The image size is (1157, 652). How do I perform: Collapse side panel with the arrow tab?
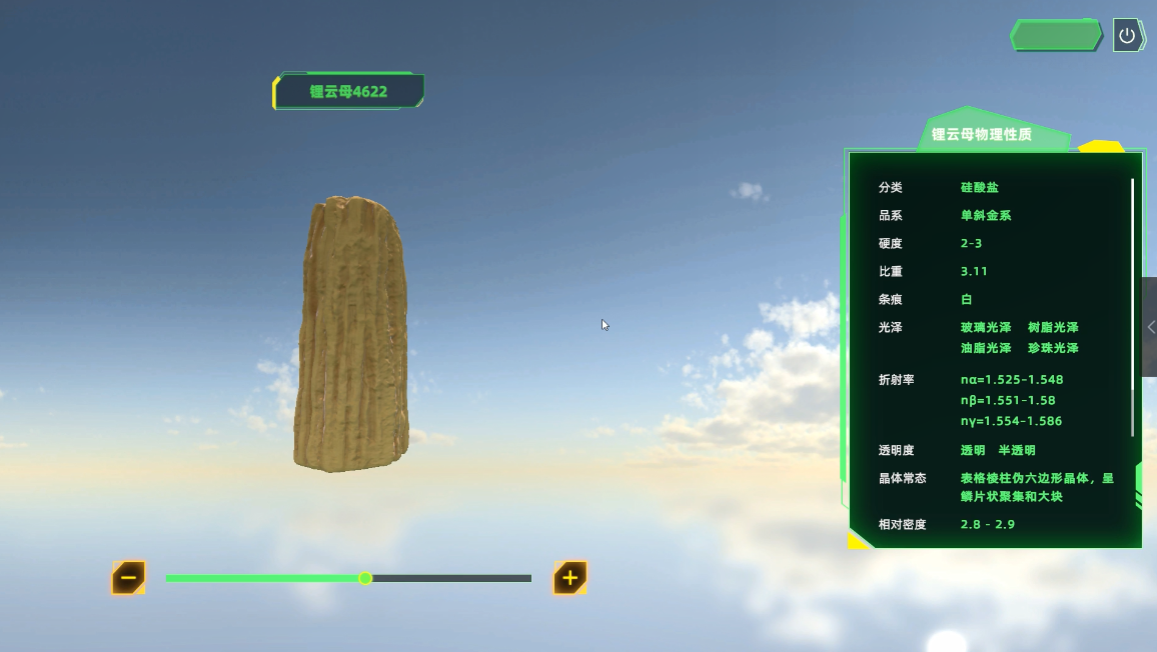coord(1150,327)
